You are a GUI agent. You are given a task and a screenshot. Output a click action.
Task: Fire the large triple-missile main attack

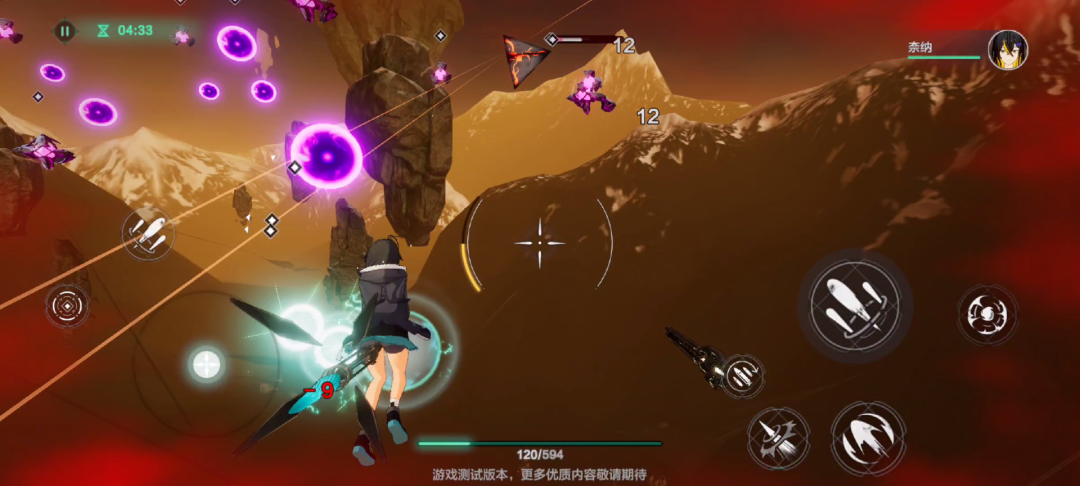855,305
